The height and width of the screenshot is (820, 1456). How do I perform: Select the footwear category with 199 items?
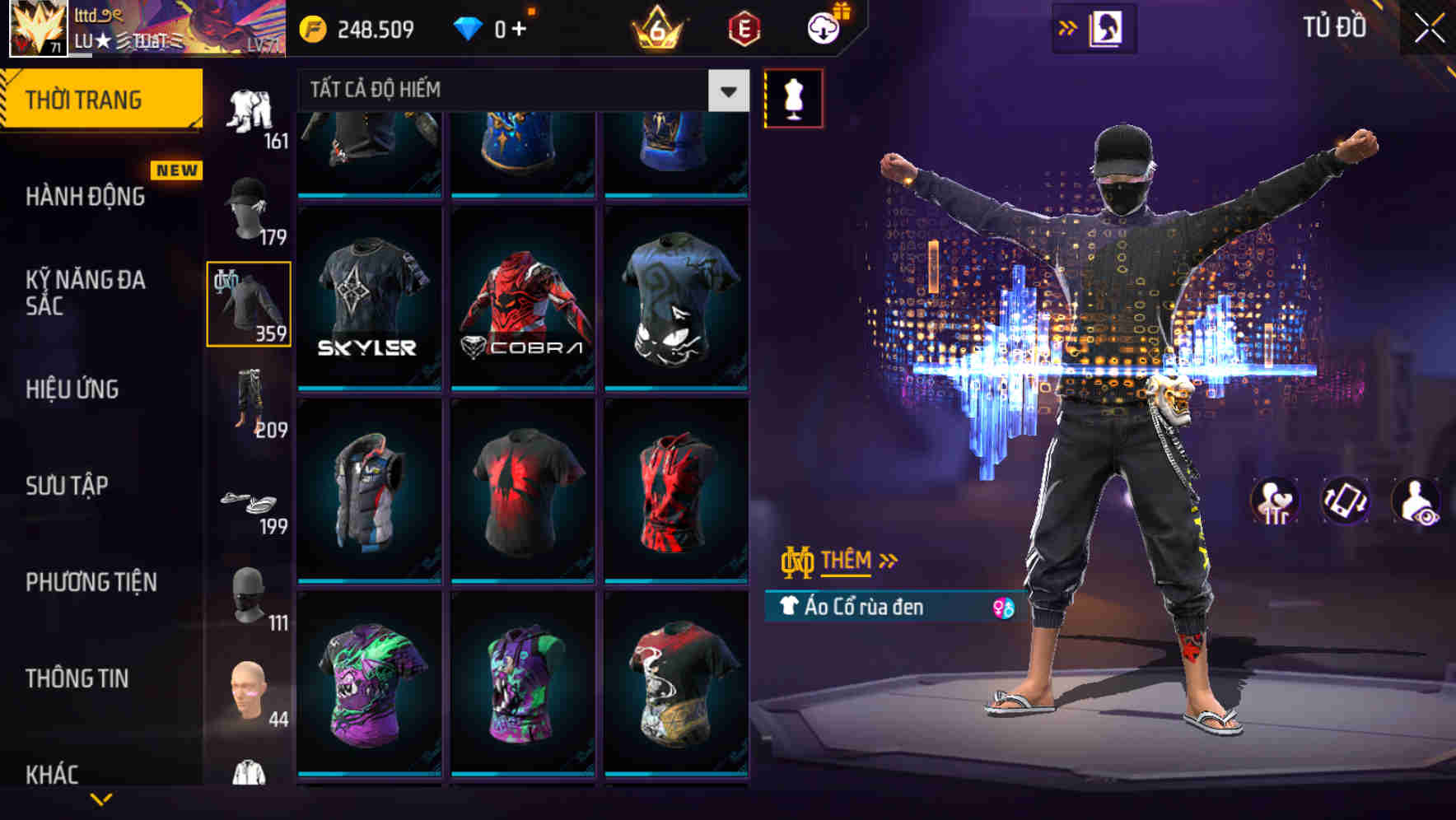[248, 502]
